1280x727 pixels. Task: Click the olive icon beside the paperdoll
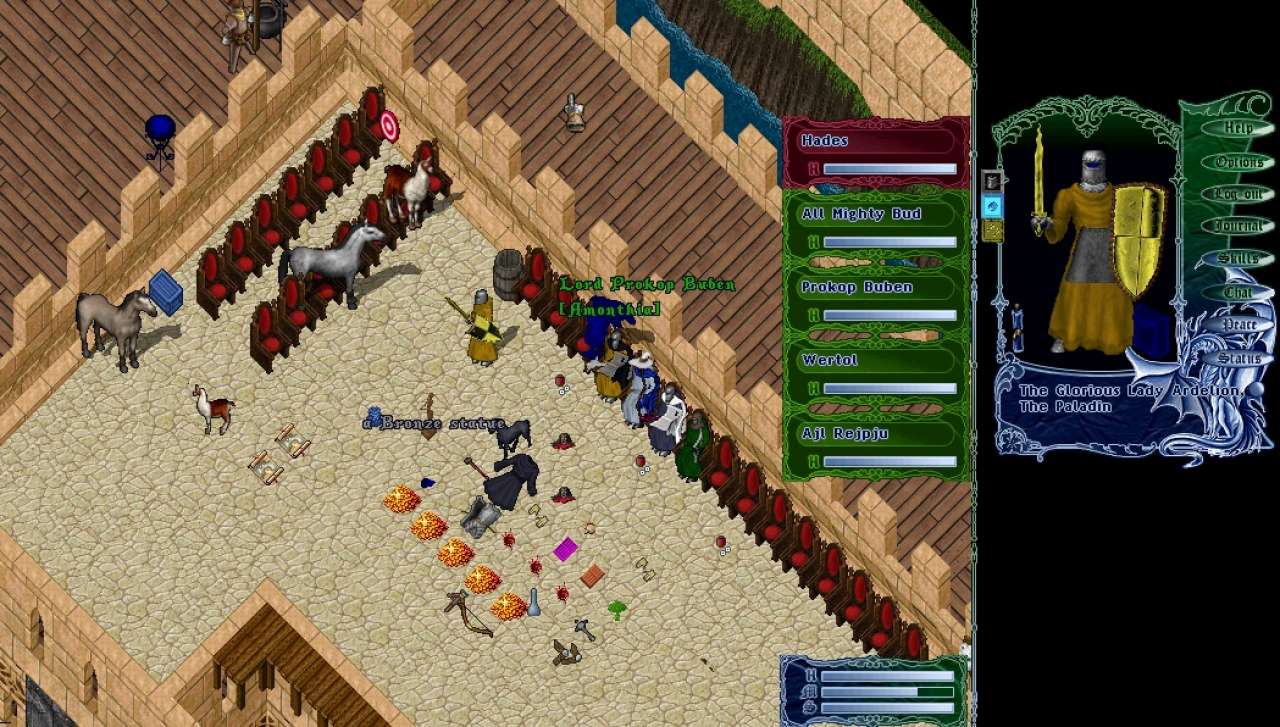pyautogui.click(x=992, y=231)
